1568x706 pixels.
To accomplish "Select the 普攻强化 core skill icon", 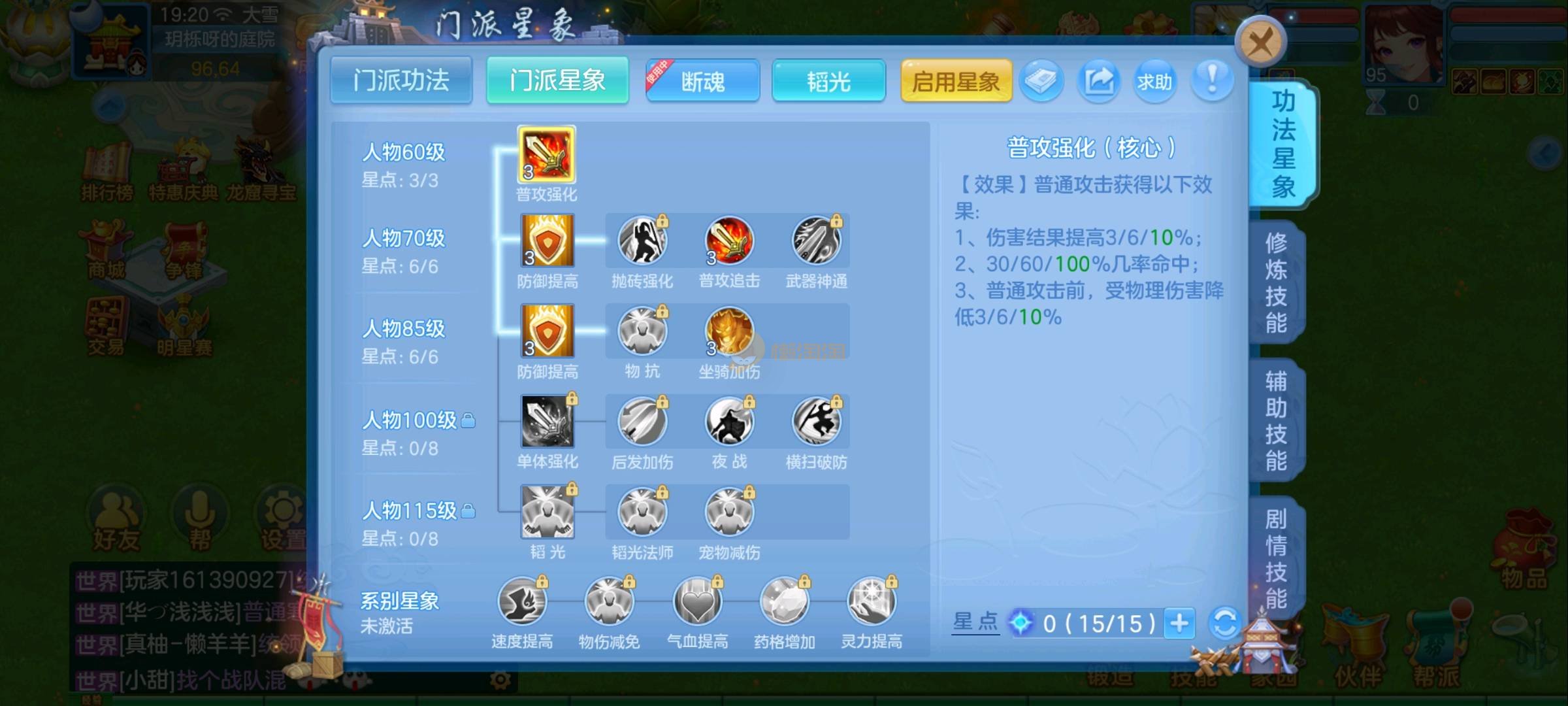I will tap(547, 155).
